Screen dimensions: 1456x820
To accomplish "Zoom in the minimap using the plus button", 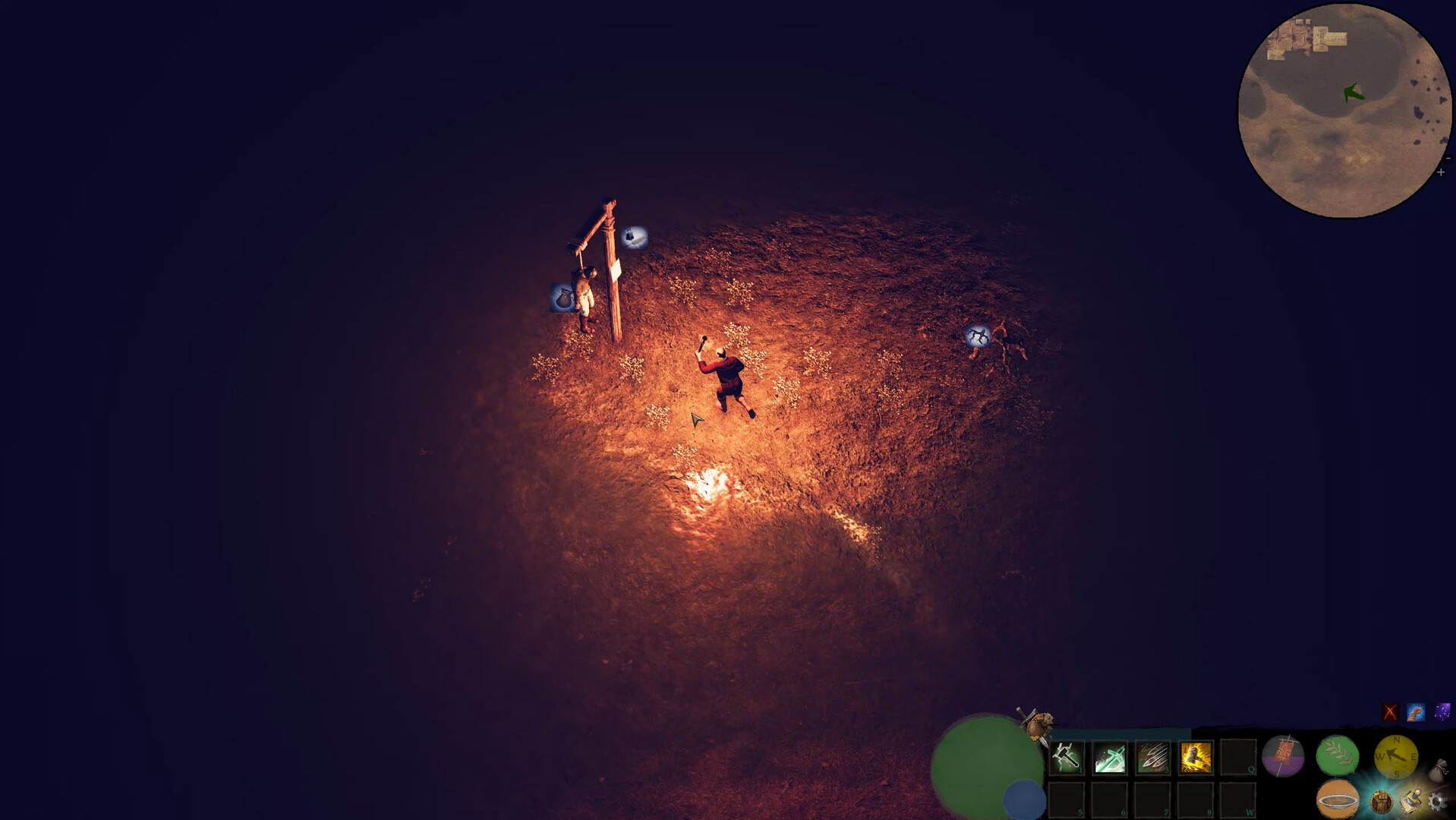I will (1441, 171).
